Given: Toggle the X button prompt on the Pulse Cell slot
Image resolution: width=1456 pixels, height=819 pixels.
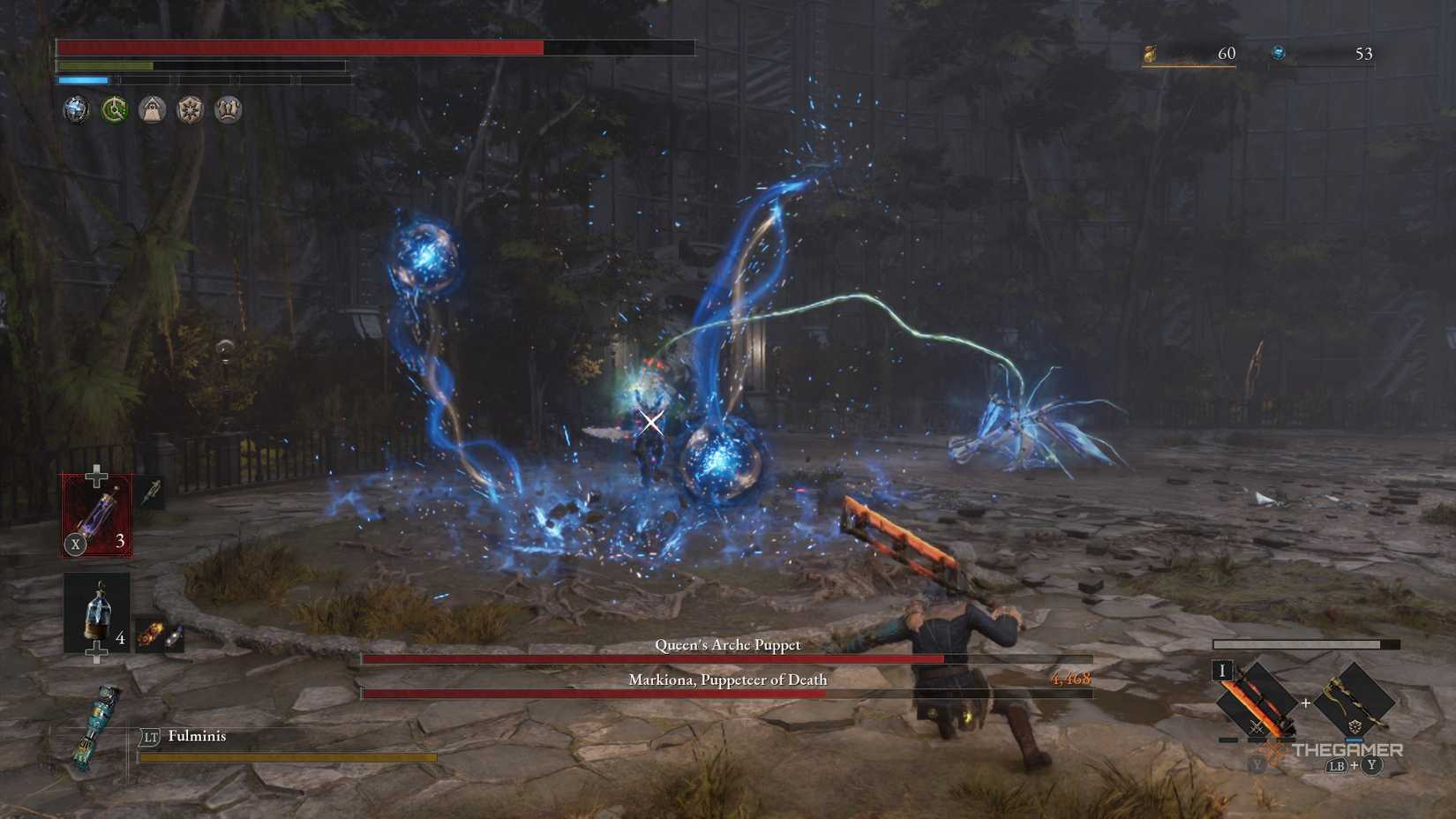Looking at the screenshot, I should 74,545.
